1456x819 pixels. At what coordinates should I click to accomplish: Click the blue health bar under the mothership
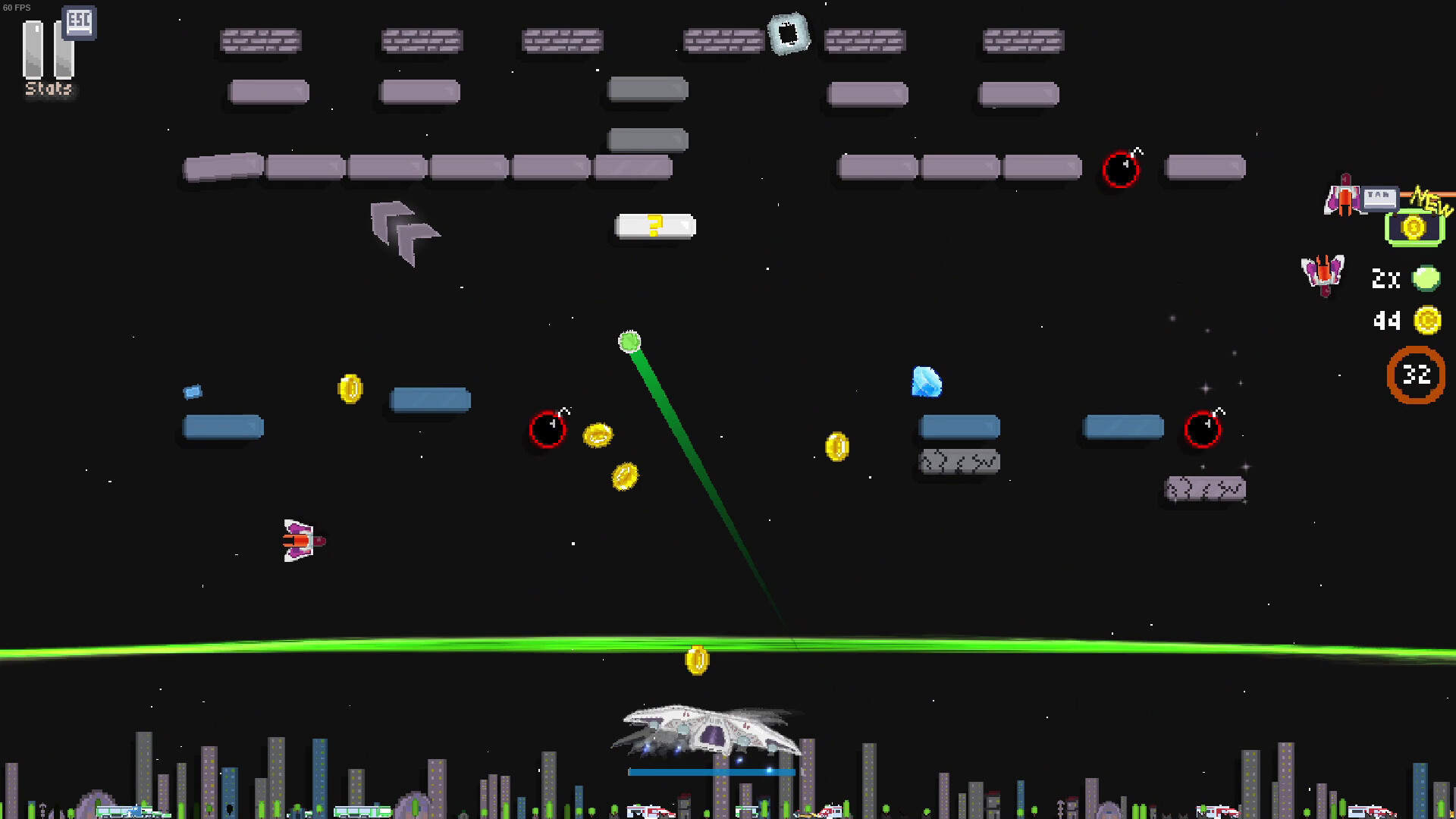click(x=710, y=772)
